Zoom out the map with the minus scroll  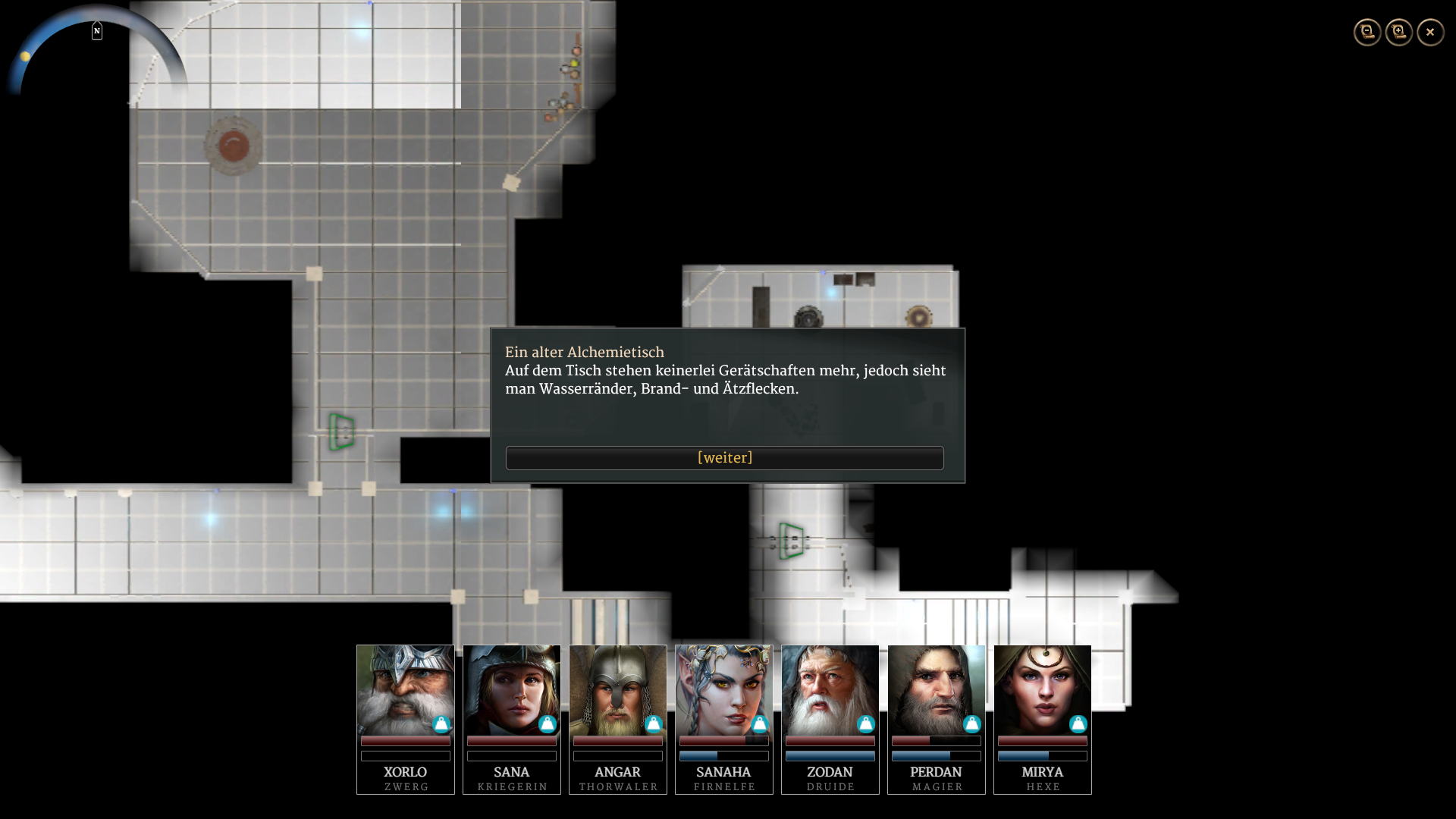pyautogui.click(x=1367, y=32)
